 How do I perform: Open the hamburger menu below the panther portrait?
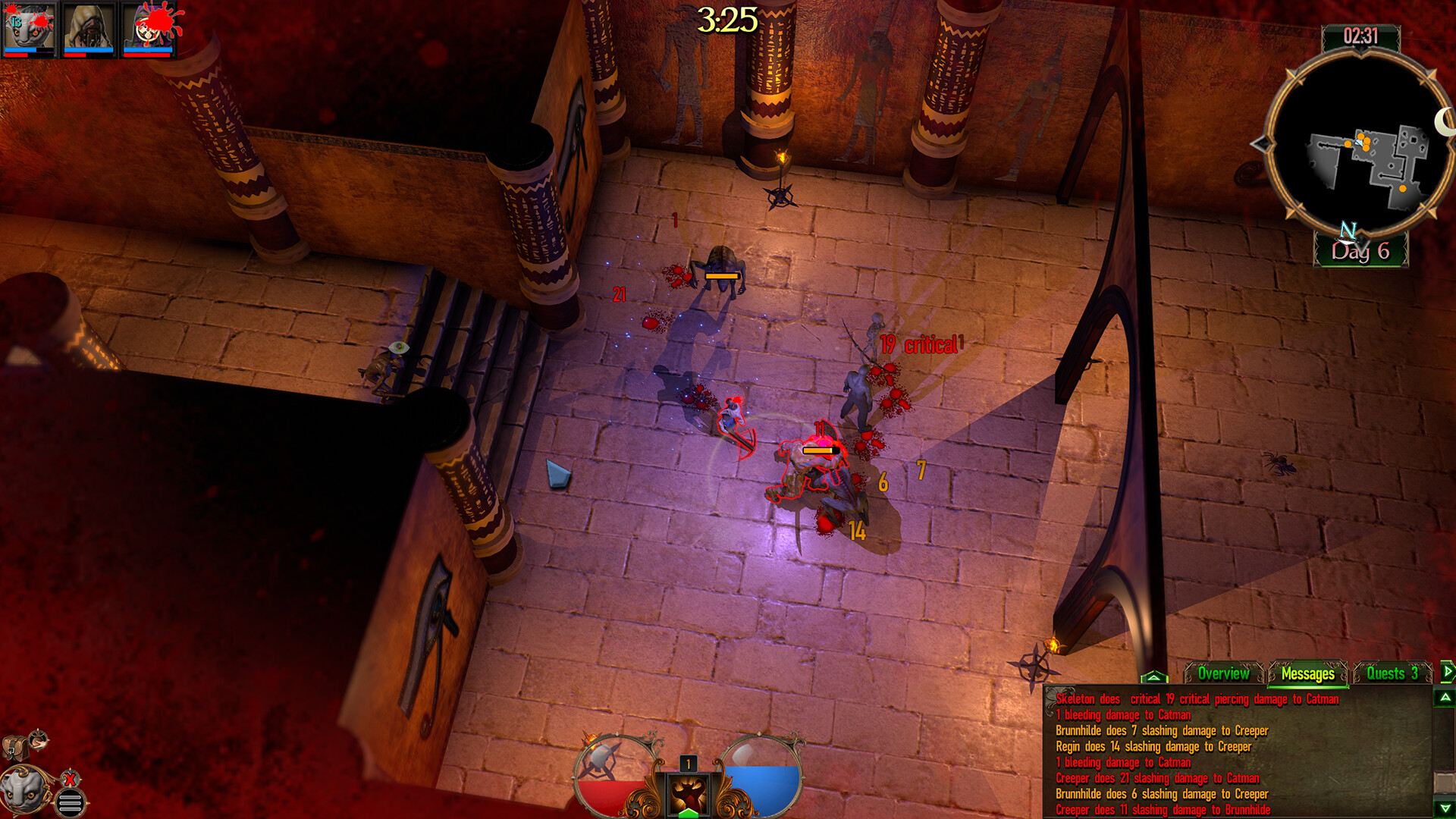[71, 802]
